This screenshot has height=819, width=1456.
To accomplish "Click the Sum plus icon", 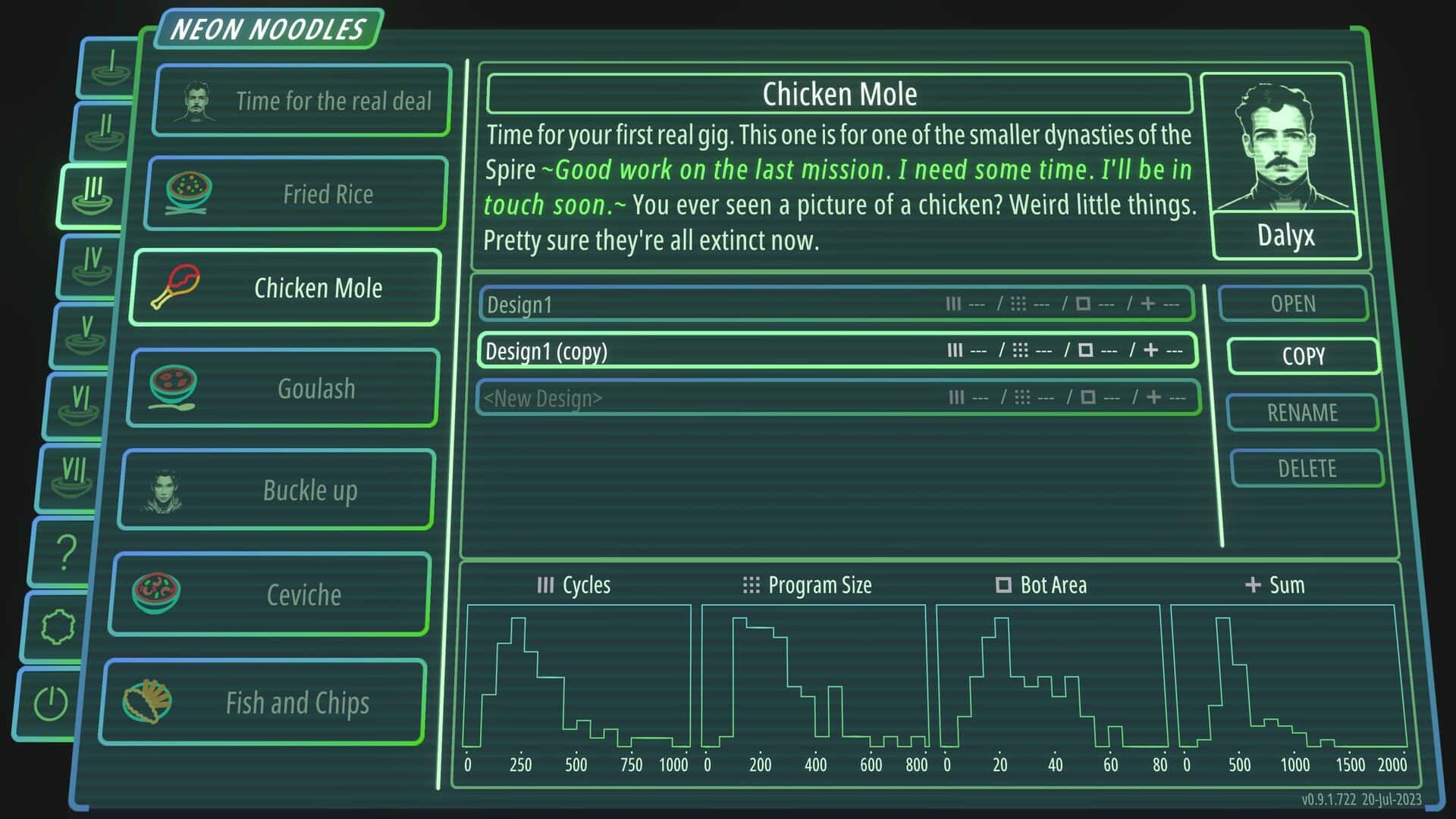I will (1253, 585).
